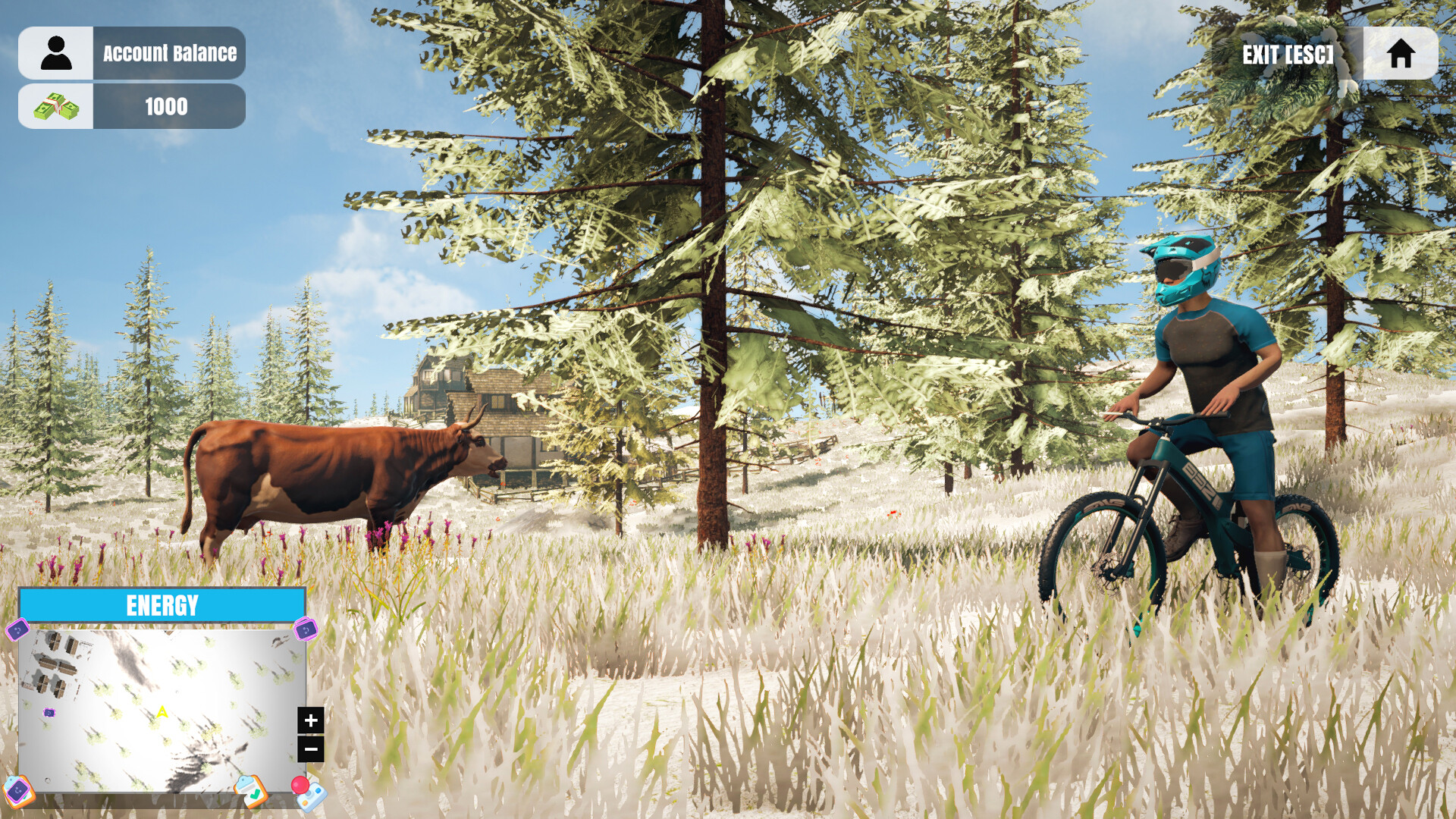Click the Account Balance header panel
Screen dimensions: 1456x819
168,52
